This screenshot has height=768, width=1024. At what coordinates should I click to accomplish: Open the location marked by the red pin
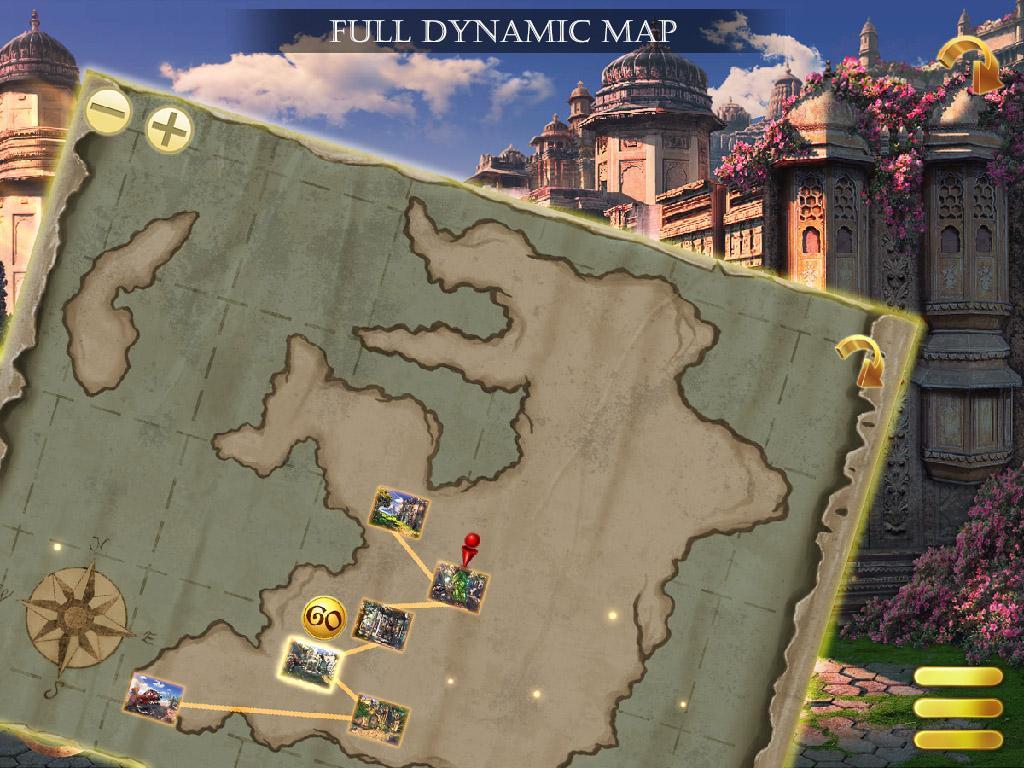[459, 585]
